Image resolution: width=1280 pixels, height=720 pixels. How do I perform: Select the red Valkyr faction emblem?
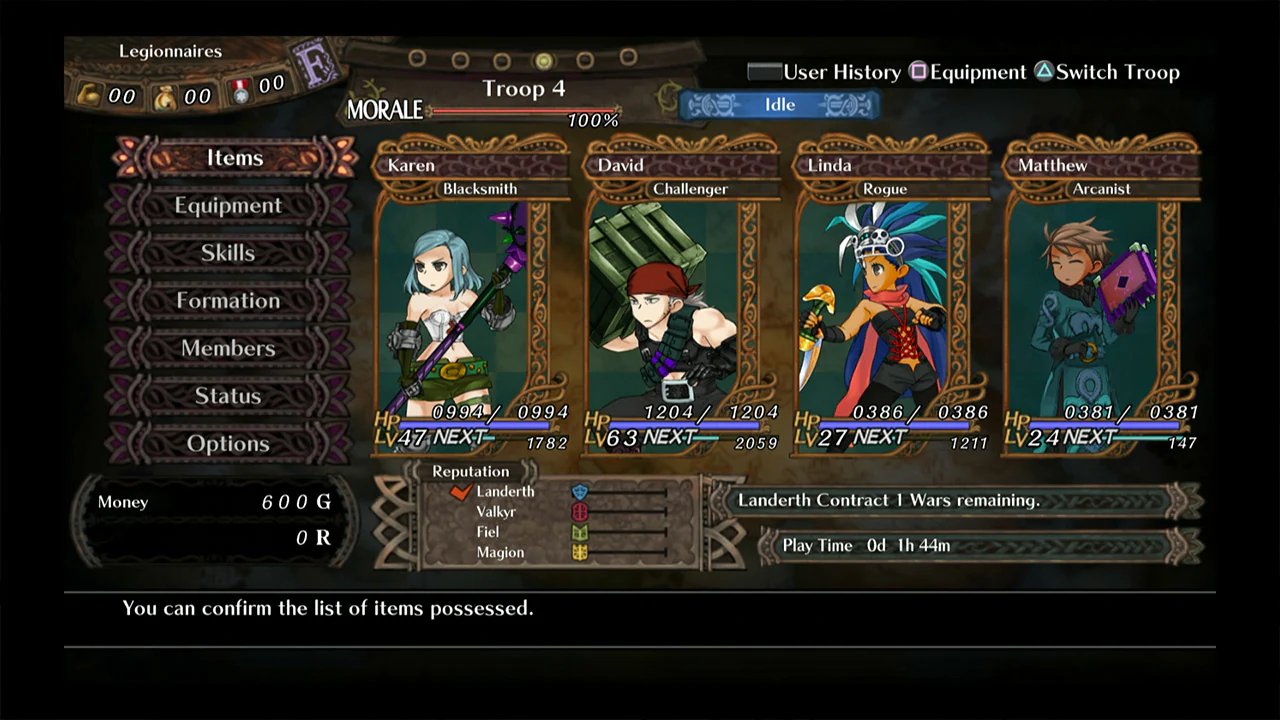pyautogui.click(x=580, y=511)
